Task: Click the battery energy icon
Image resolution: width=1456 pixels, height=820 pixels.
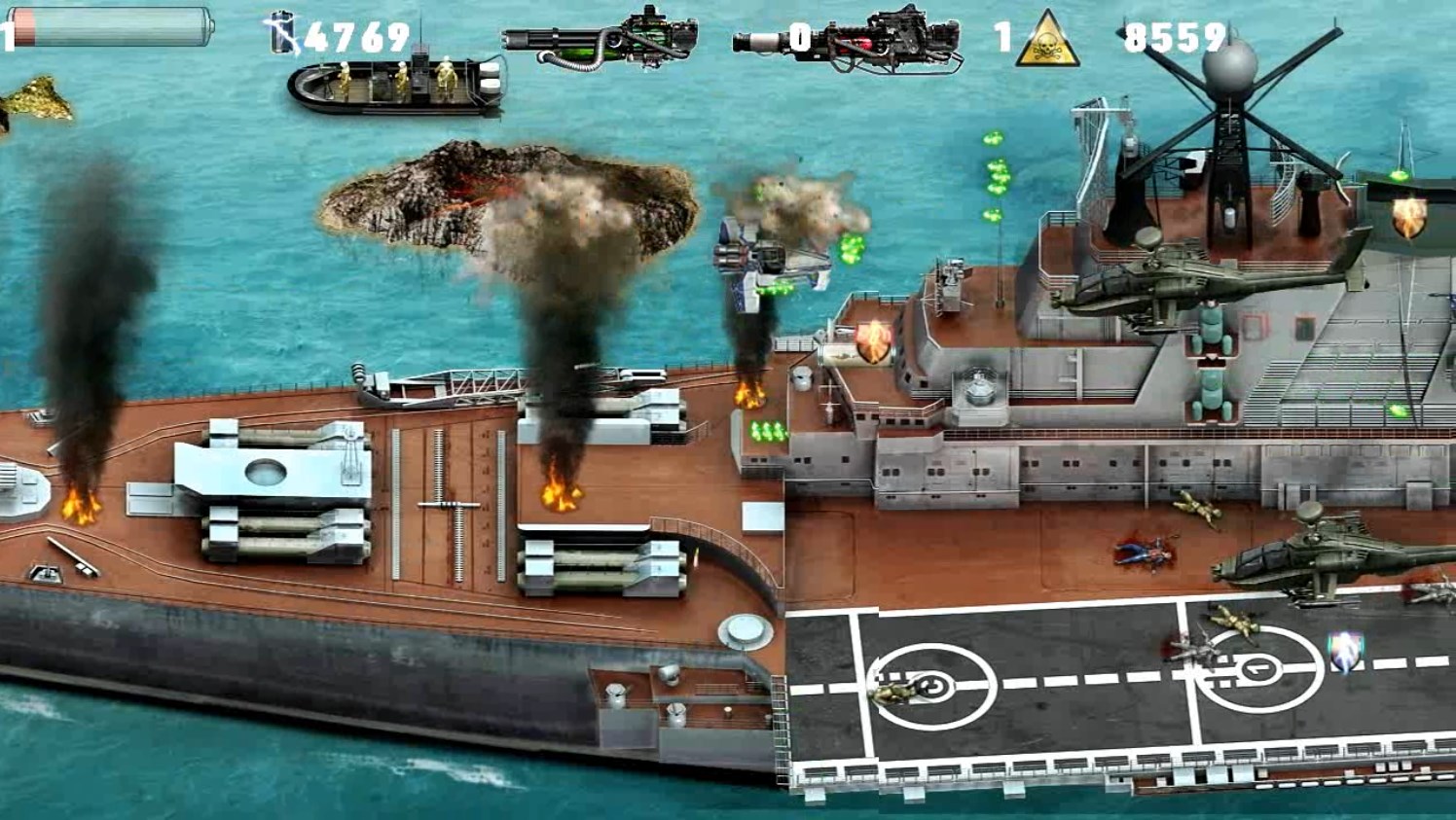Action: [x=284, y=34]
